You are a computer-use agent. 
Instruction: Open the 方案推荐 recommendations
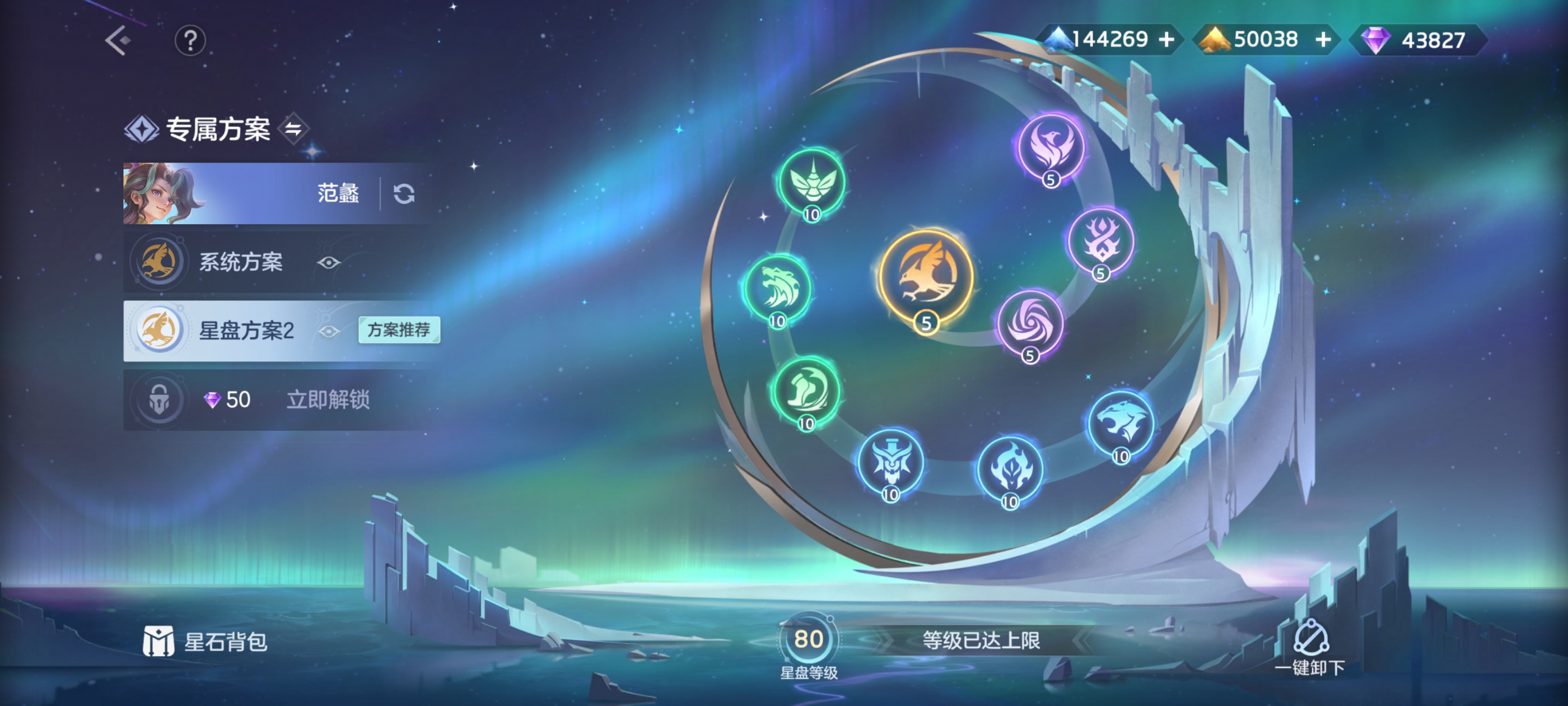click(x=399, y=330)
